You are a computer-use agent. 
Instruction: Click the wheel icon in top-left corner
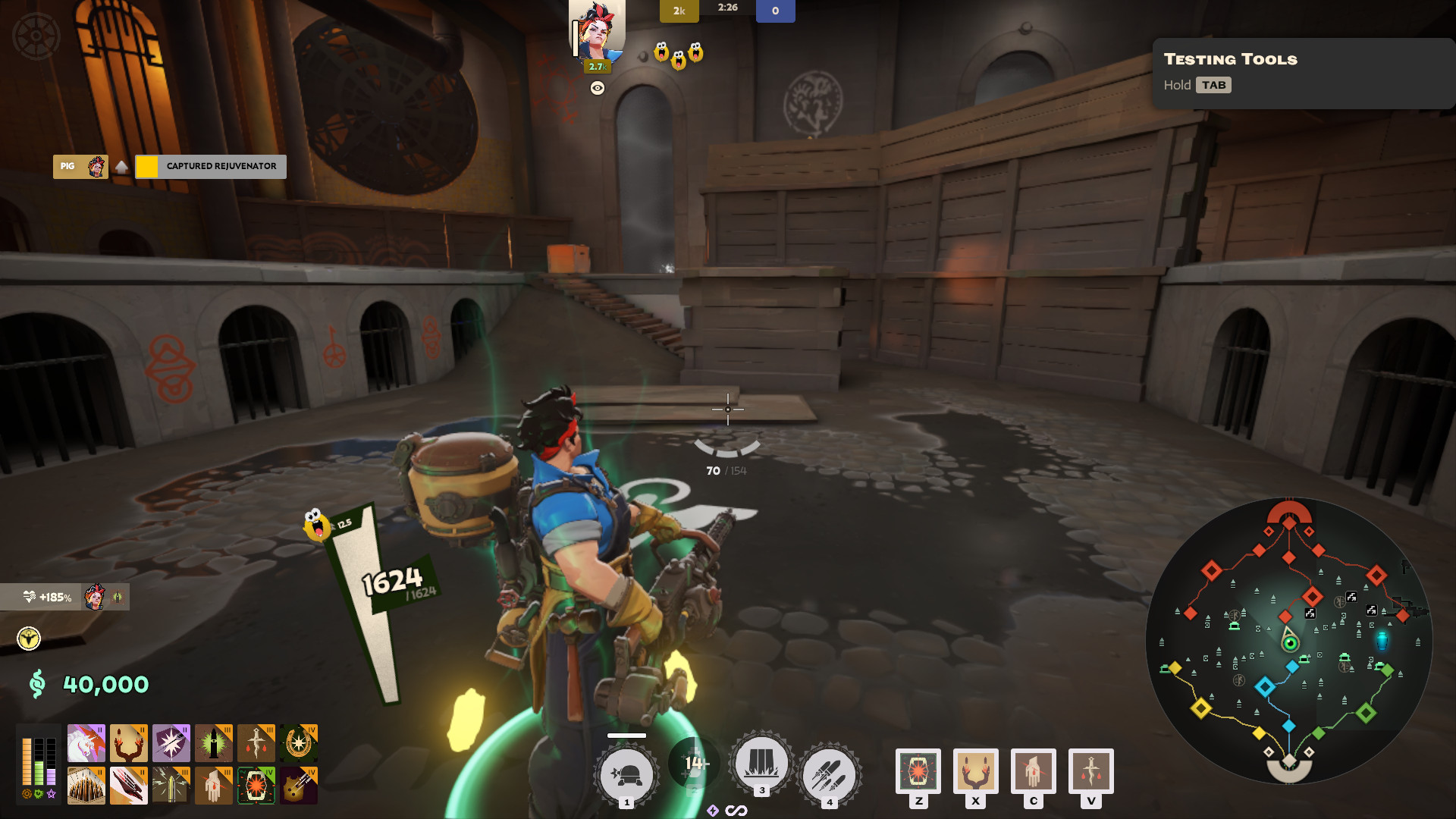coord(36,36)
